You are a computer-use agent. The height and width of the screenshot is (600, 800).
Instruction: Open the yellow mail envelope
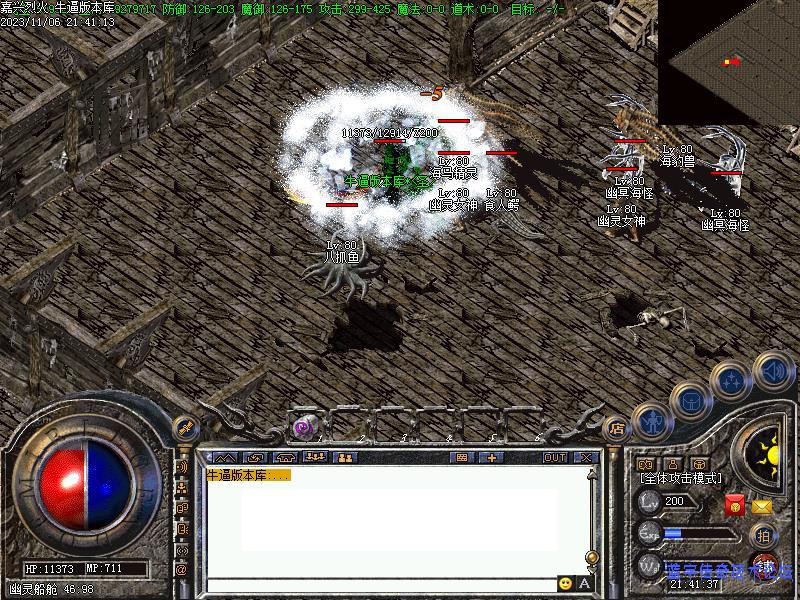(x=762, y=507)
